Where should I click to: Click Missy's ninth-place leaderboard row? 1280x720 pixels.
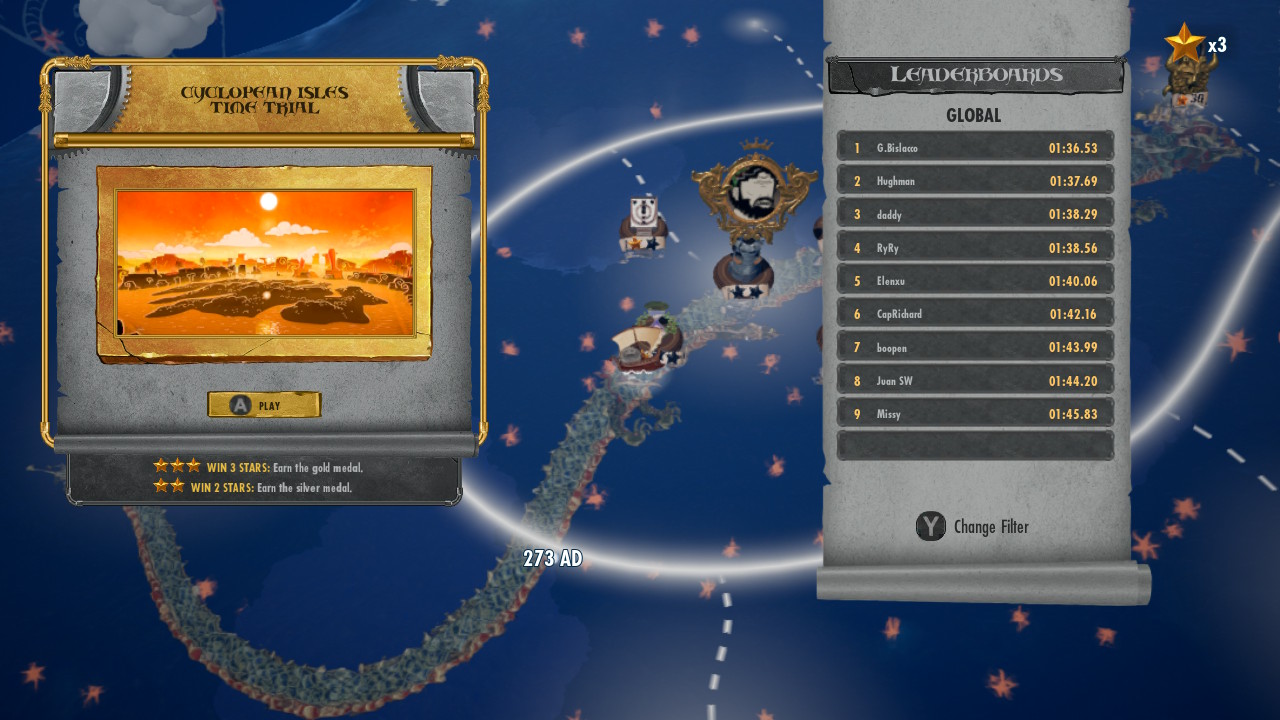(975, 414)
